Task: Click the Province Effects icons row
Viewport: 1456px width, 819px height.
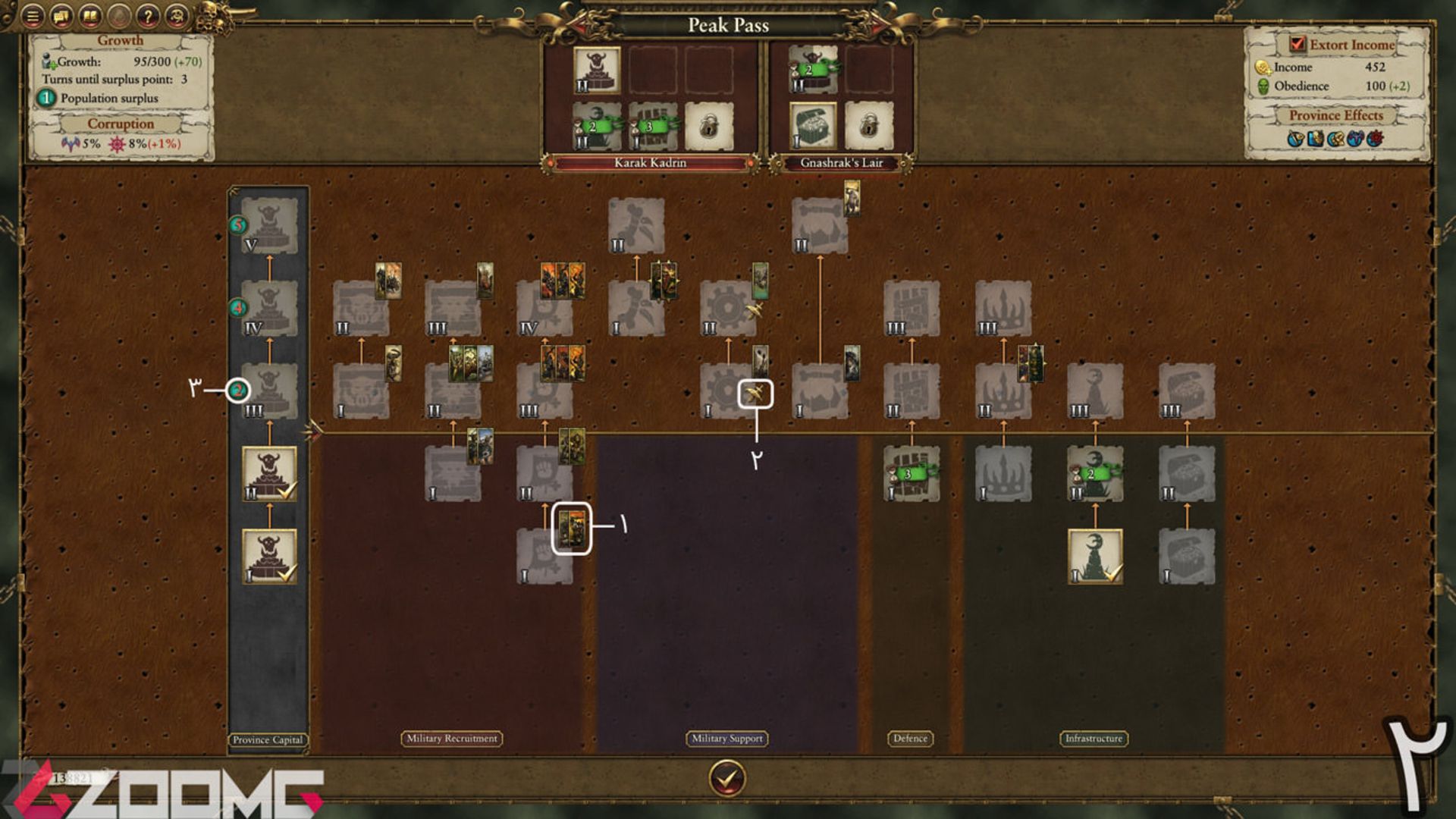Action: [1335, 139]
